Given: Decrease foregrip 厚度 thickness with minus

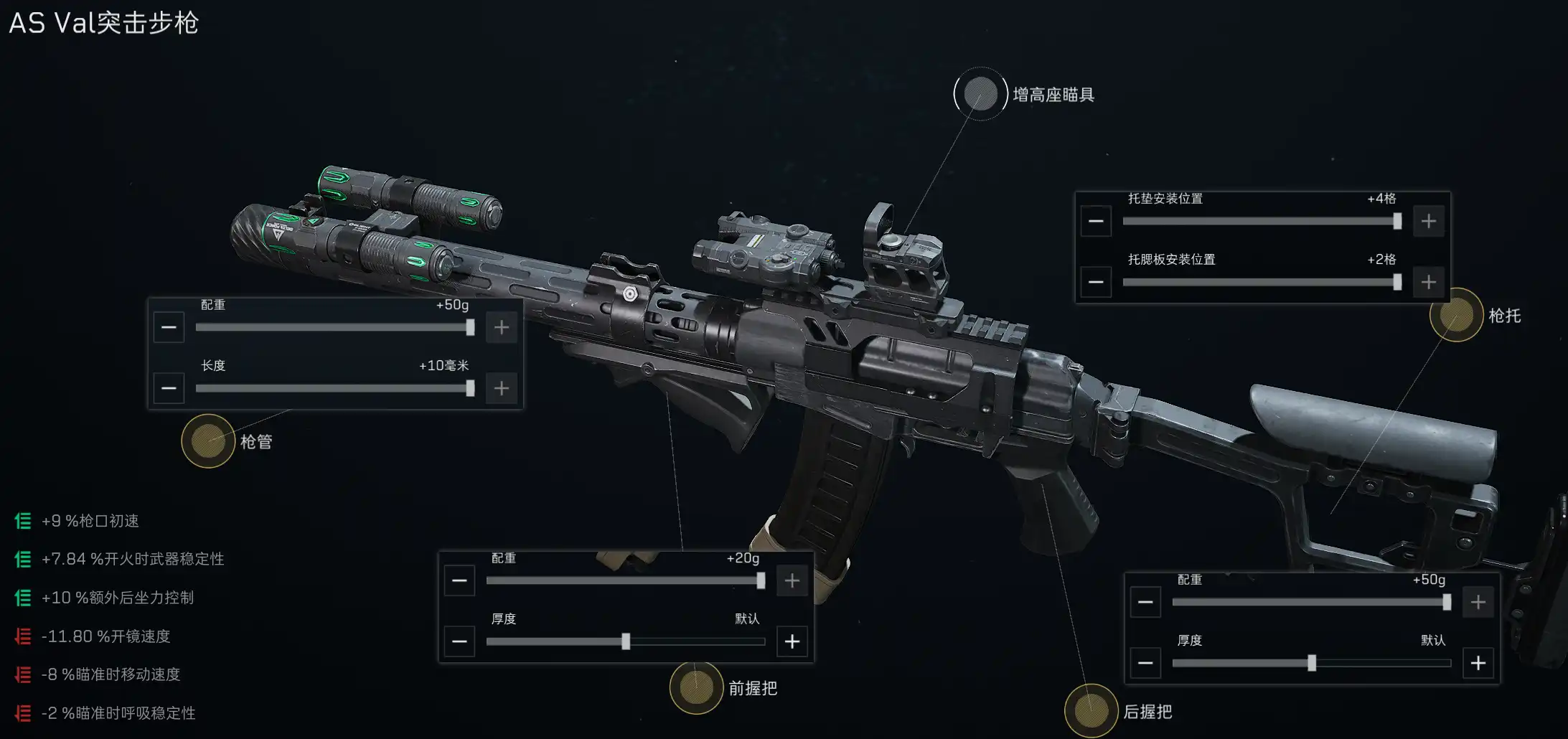Looking at the screenshot, I should 459,641.
